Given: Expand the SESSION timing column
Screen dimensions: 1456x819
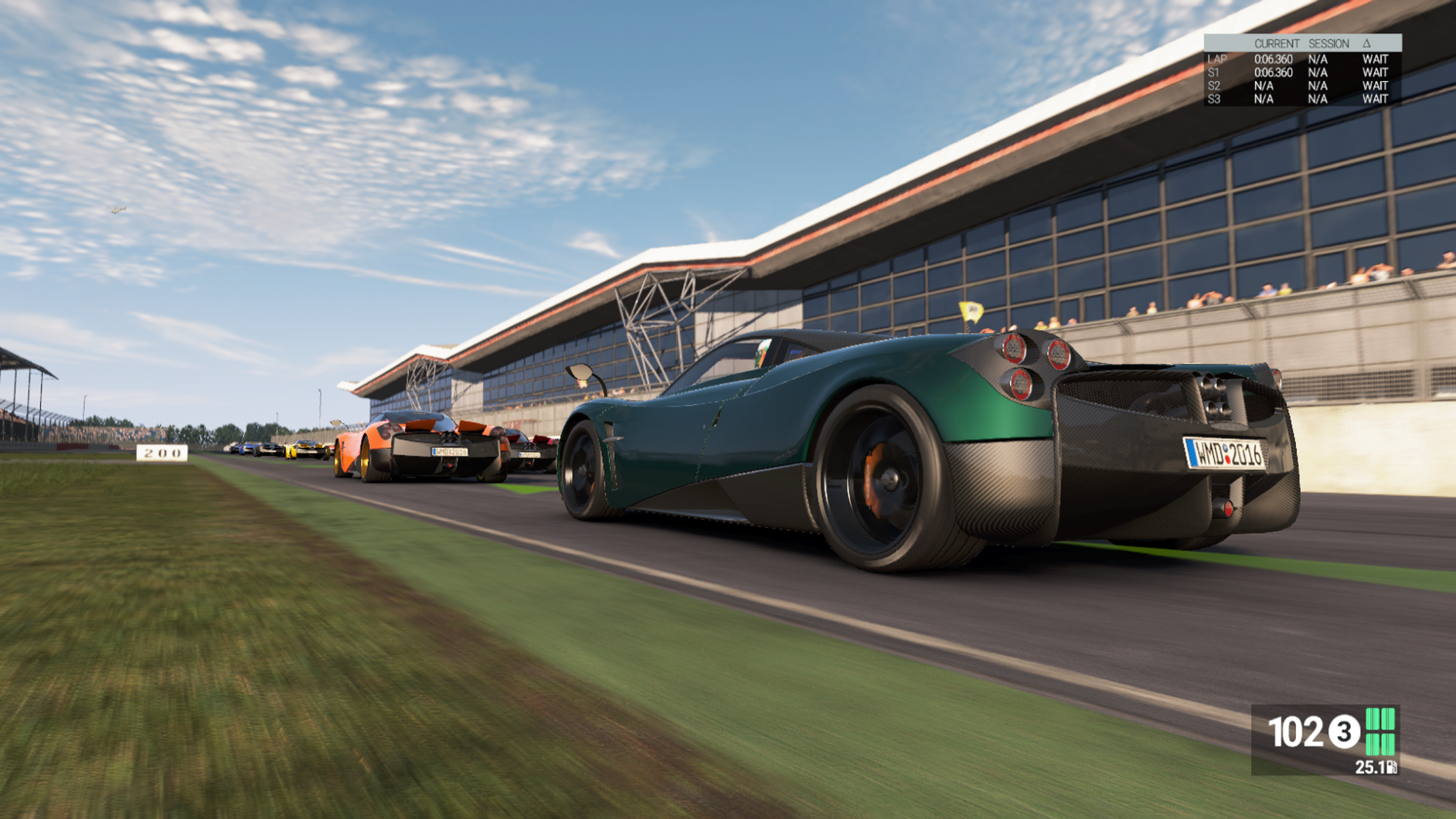Looking at the screenshot, I should click(1328, 43).
